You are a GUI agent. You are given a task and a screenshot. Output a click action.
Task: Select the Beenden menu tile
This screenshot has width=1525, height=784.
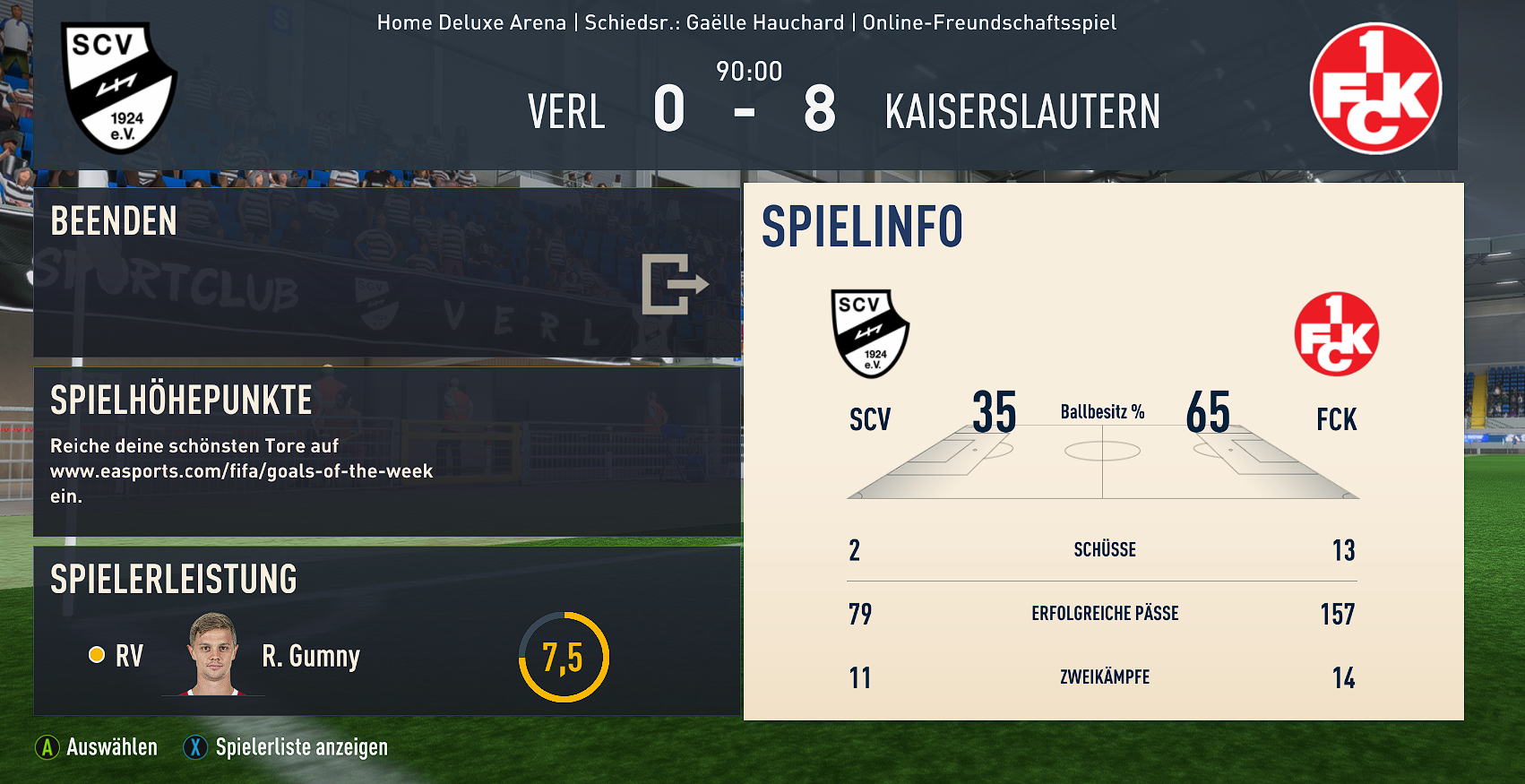click(x=387, y=272)
